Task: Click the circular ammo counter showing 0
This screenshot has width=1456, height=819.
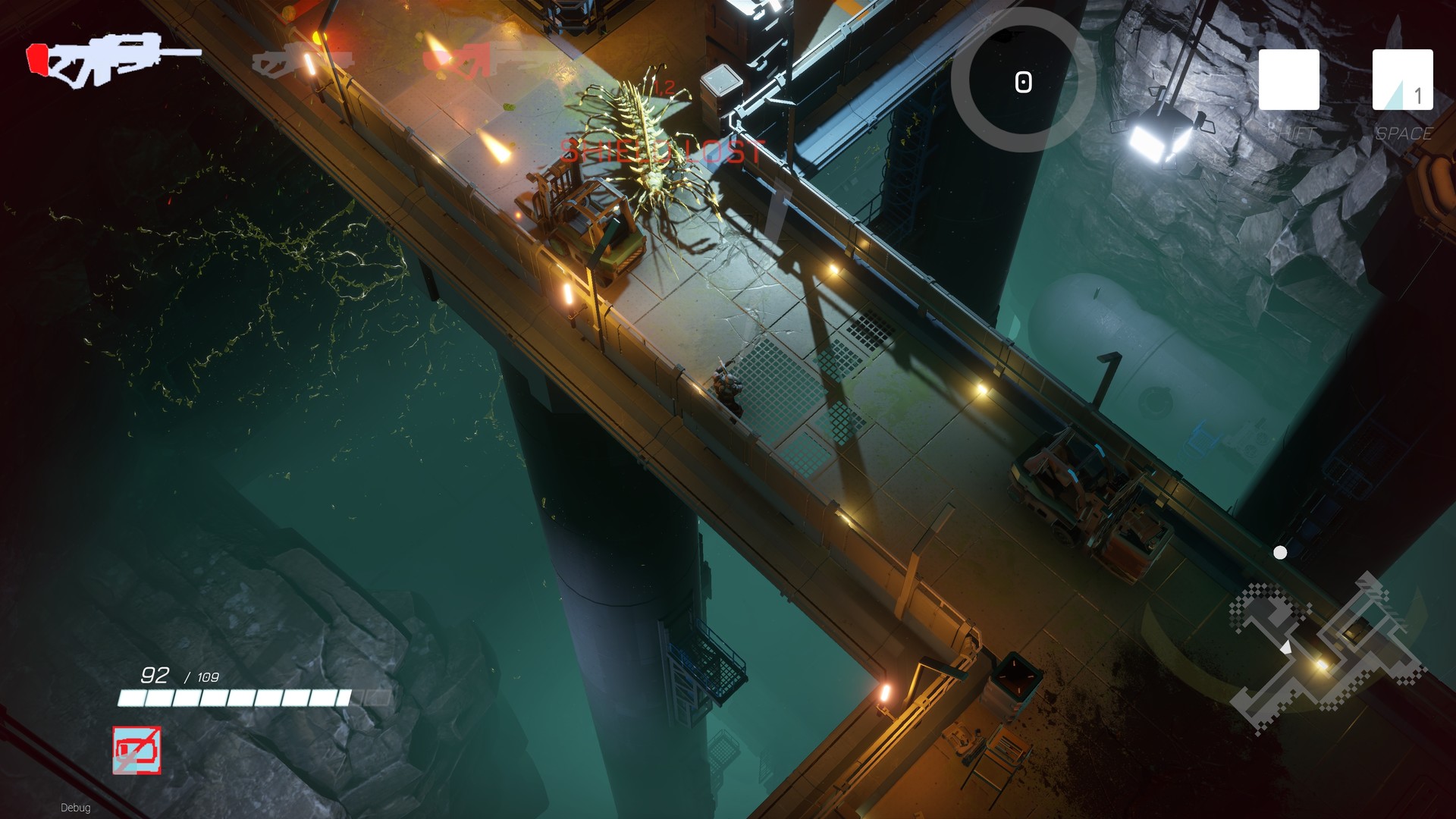Action: coord(1022,81)
